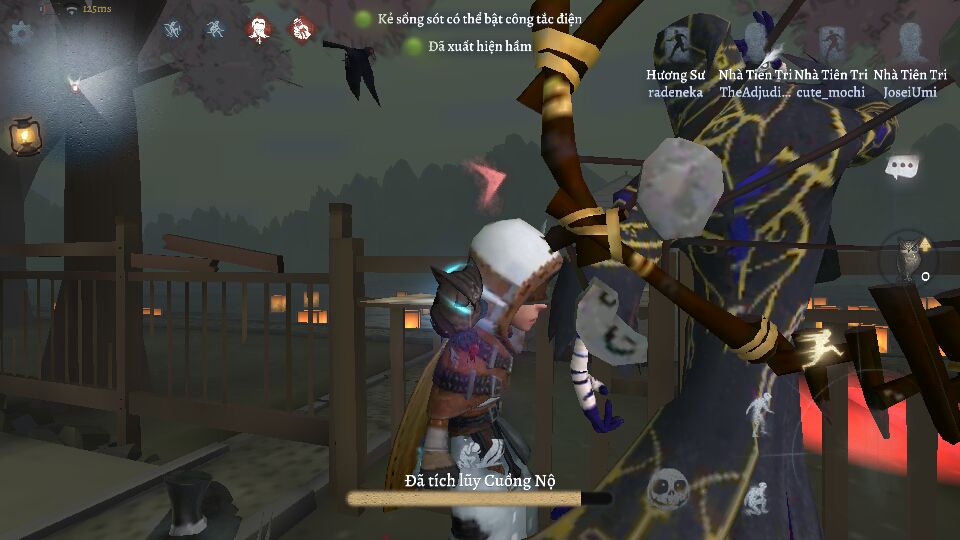This screenshot has height=540, width=960.
Task: Select teammate cute_mochi's portrait
Action: (831, 45)
